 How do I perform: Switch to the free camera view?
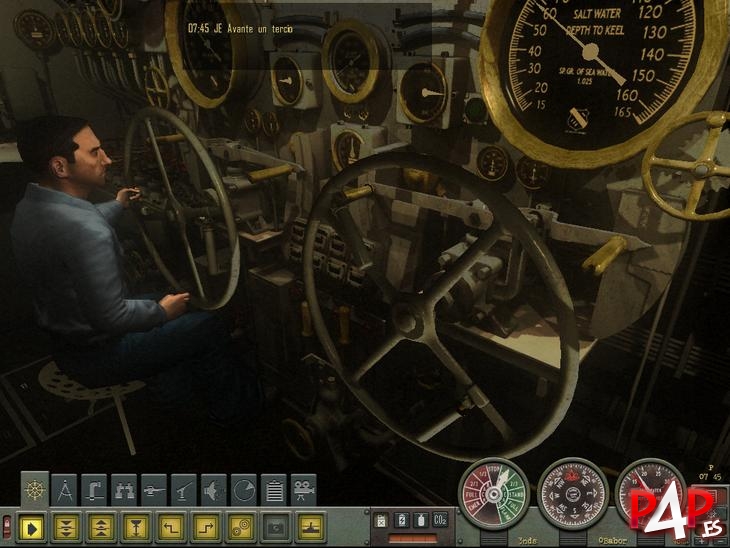point(303,489)
